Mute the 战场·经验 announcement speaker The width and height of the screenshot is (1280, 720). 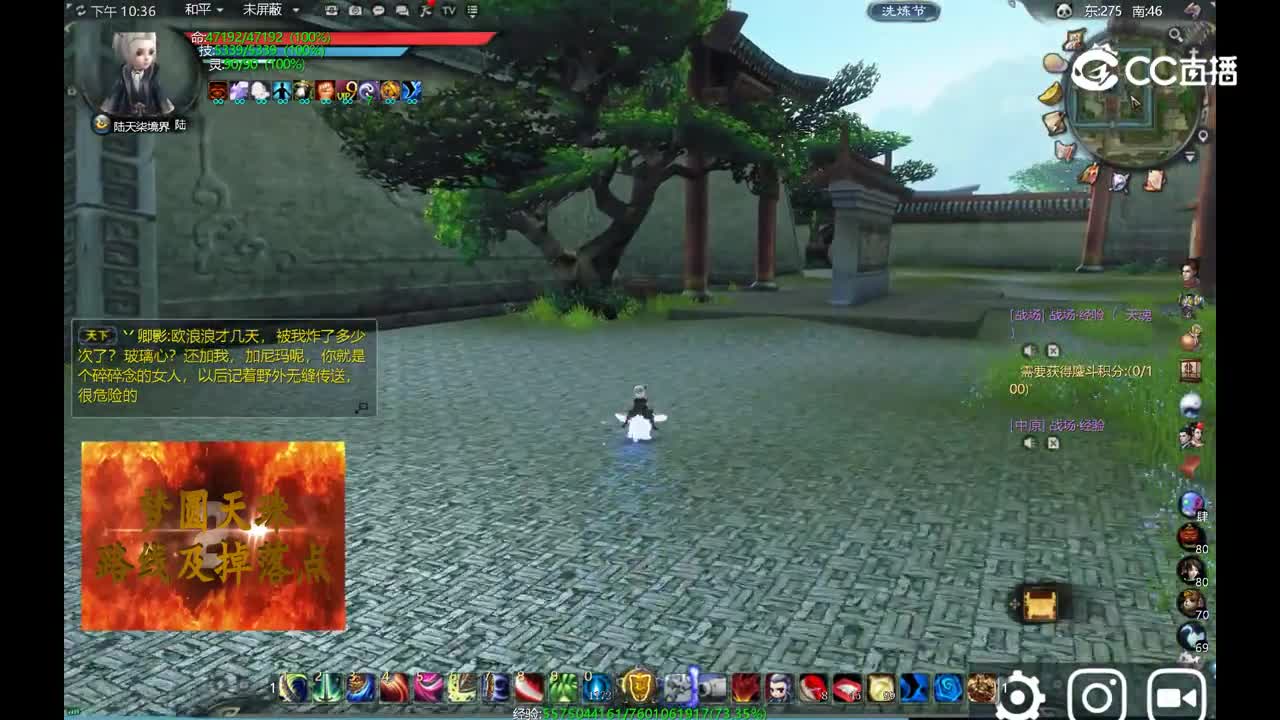(1030, 350)
